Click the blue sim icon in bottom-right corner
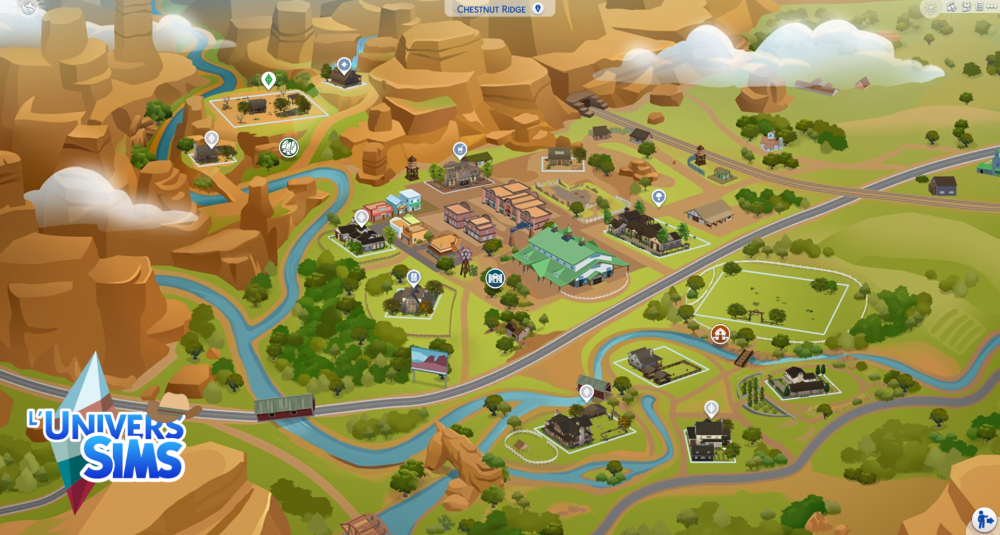This screenshot has height=535, width=1000. (983, 519)
